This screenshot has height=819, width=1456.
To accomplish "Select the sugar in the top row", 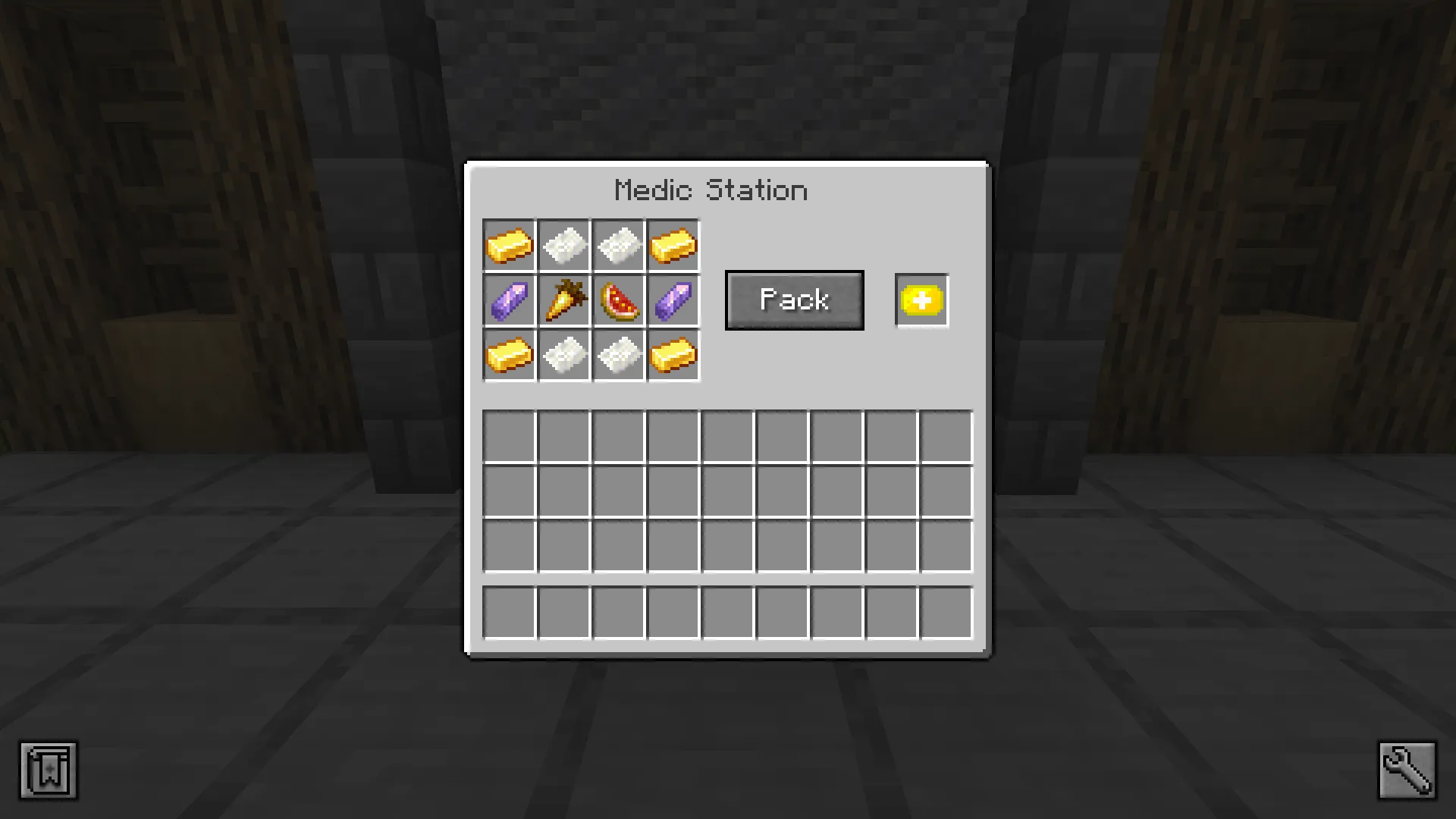I will tap(618, 246).
